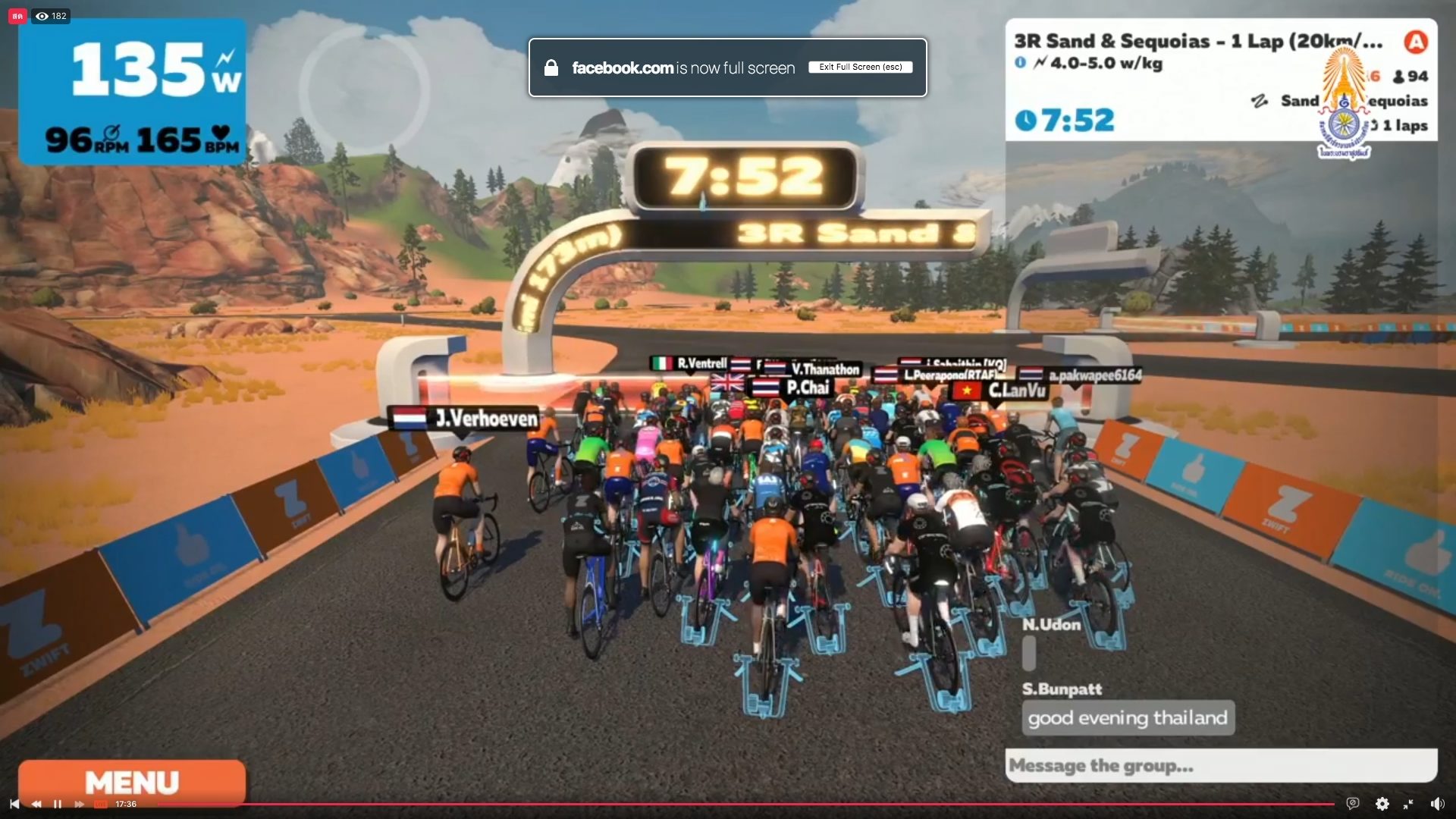Pause the video stream
Image resolution: width=1456 pixels, height=819 pixels.
point(58,804)
